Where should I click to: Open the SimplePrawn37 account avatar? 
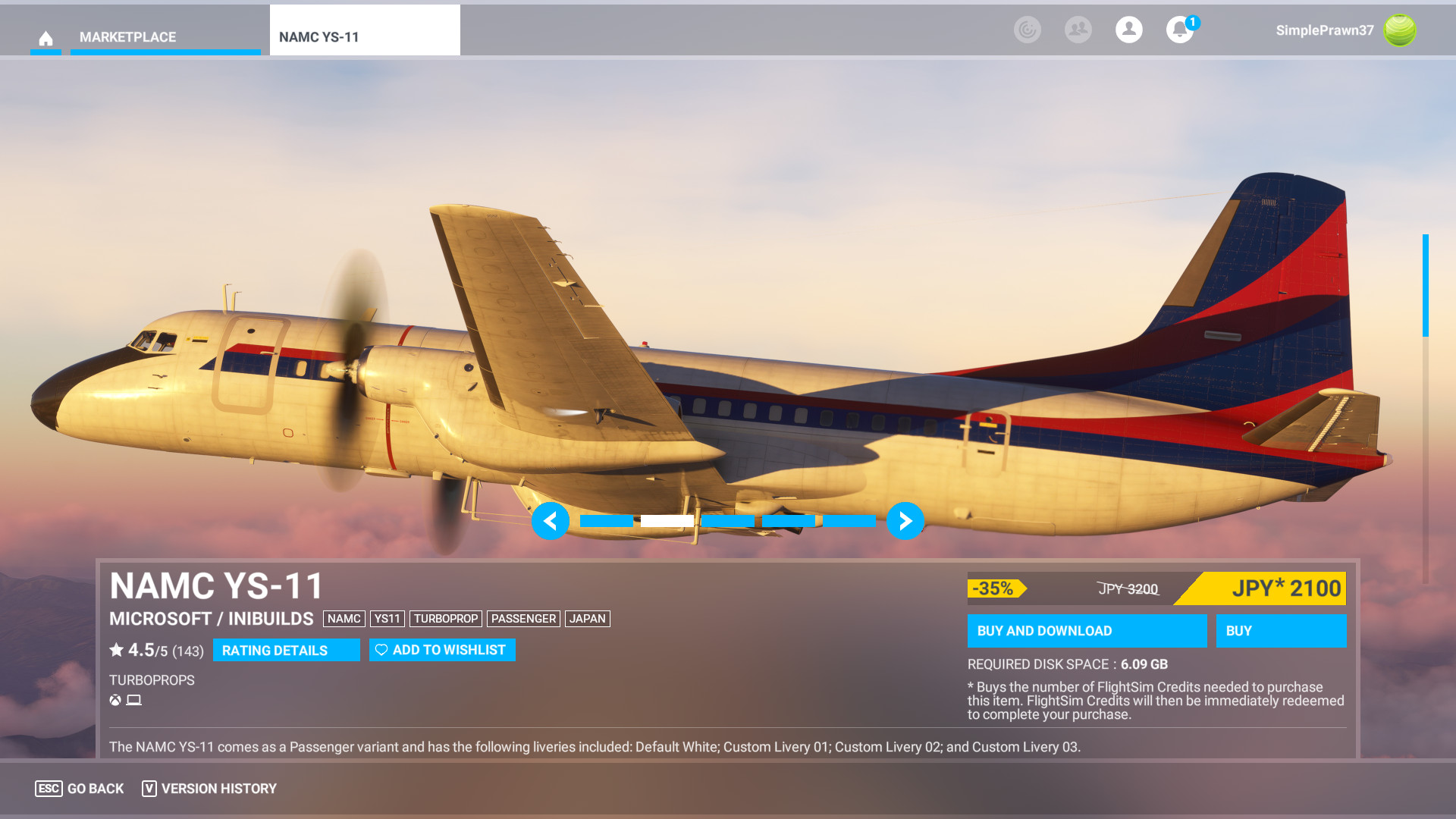click(x=1399, y=30)
